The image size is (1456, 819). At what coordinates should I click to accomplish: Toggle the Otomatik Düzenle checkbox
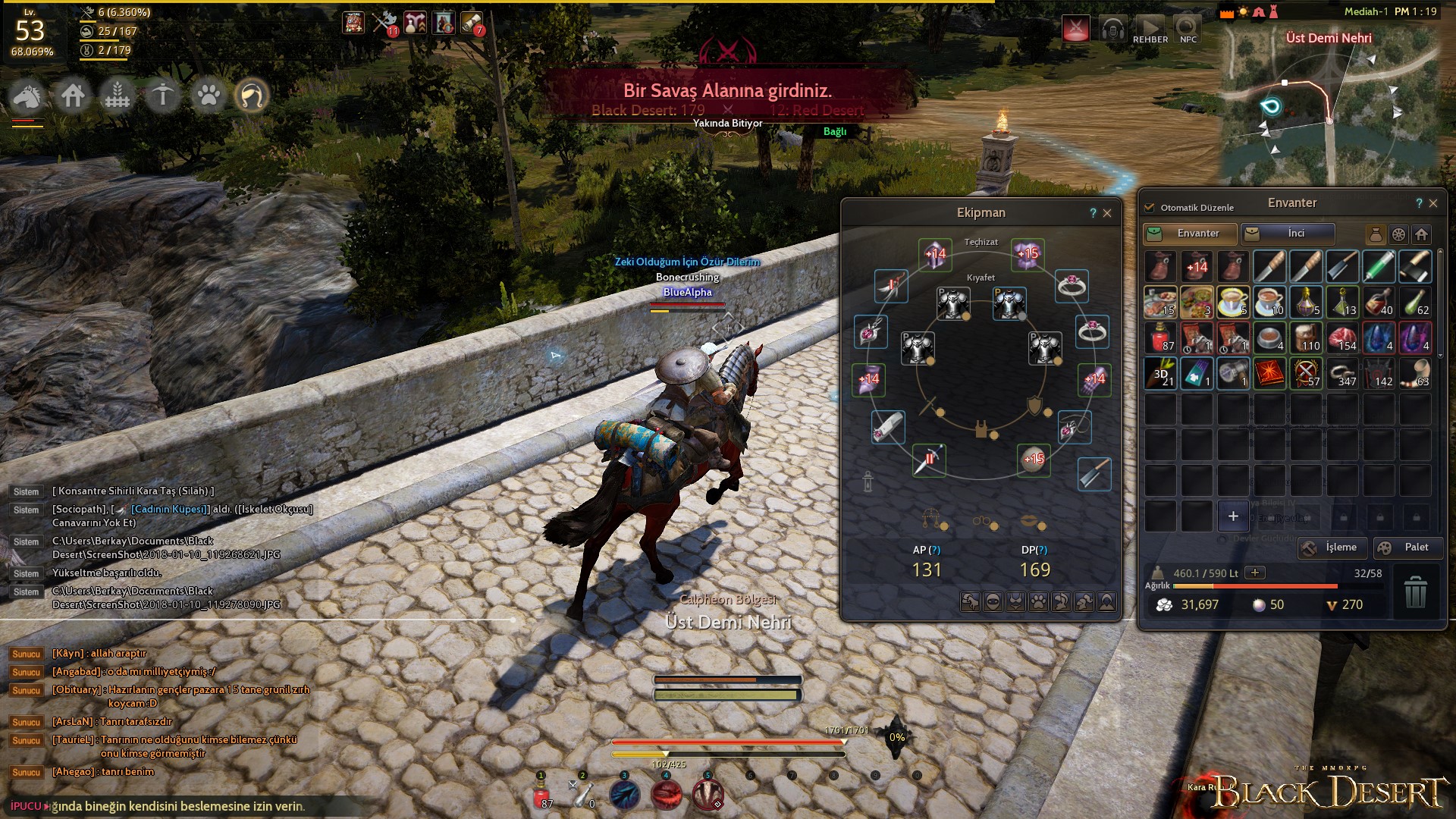click(x=1150, y=207)
